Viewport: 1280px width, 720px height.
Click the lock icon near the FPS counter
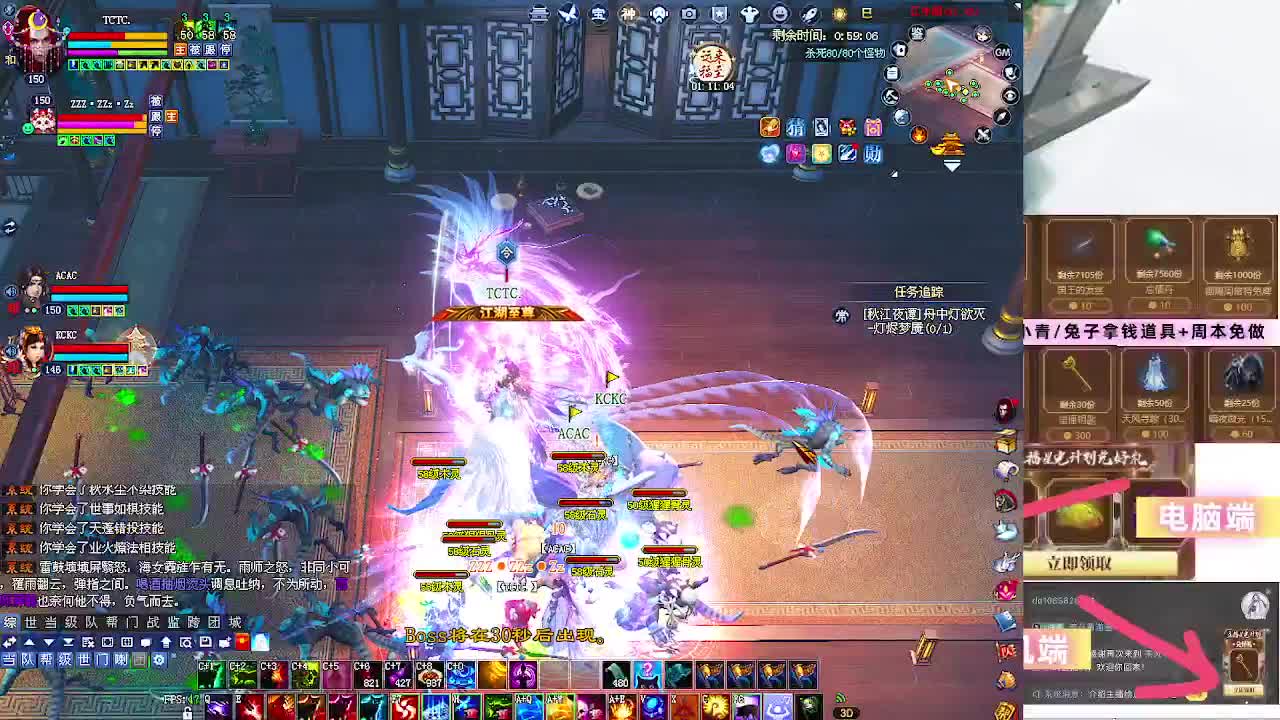click(x=188, y=714)
